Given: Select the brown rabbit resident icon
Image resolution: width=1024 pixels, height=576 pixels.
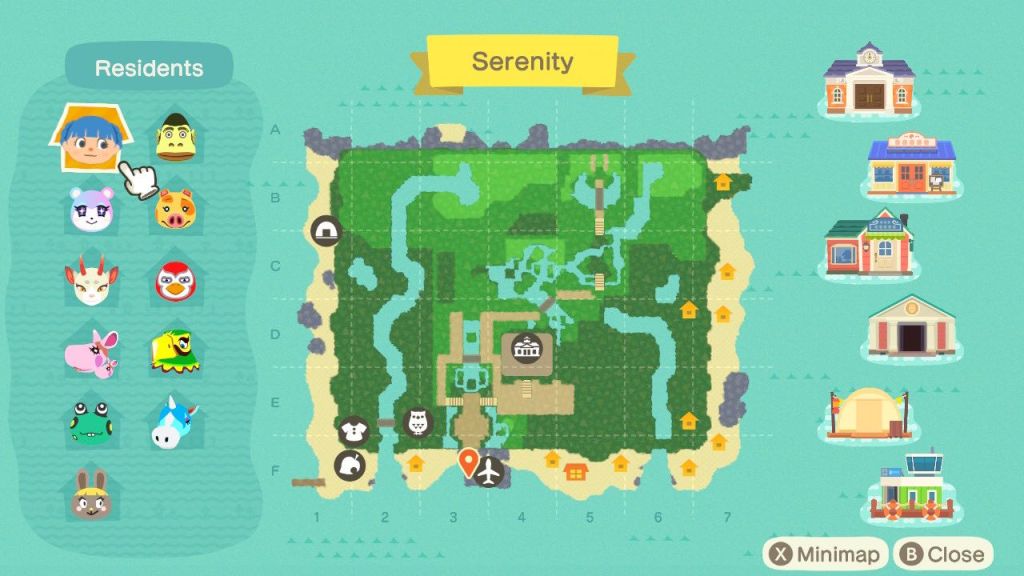Looking at the screenshot, I should click(x=88, y=494).
